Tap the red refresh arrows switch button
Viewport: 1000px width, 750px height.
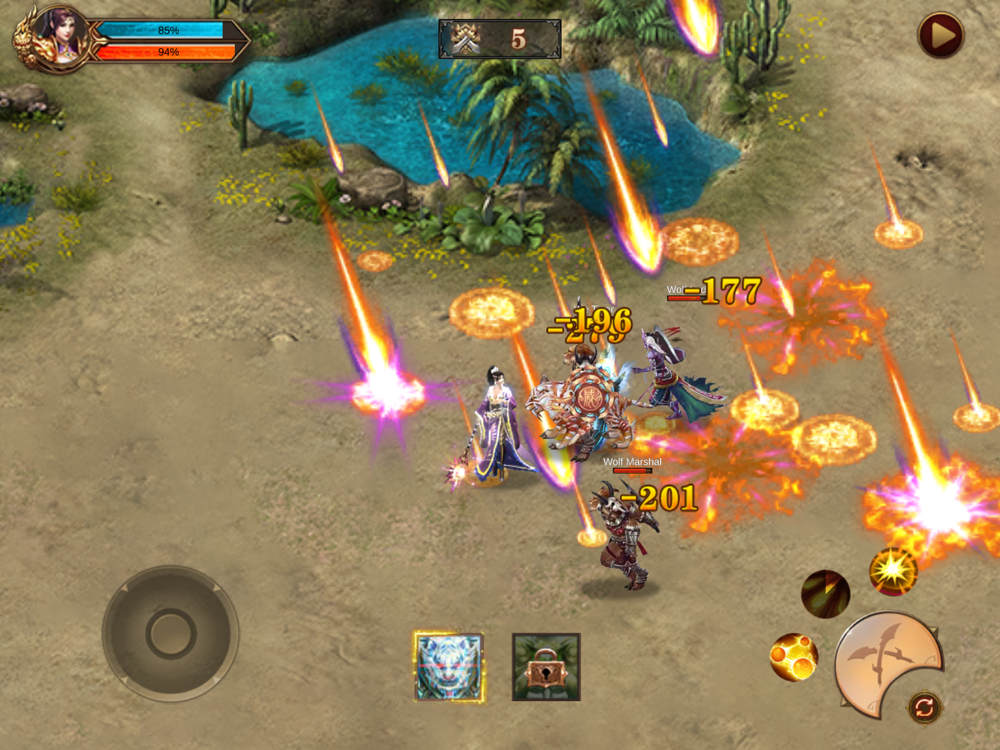[924, 708]
